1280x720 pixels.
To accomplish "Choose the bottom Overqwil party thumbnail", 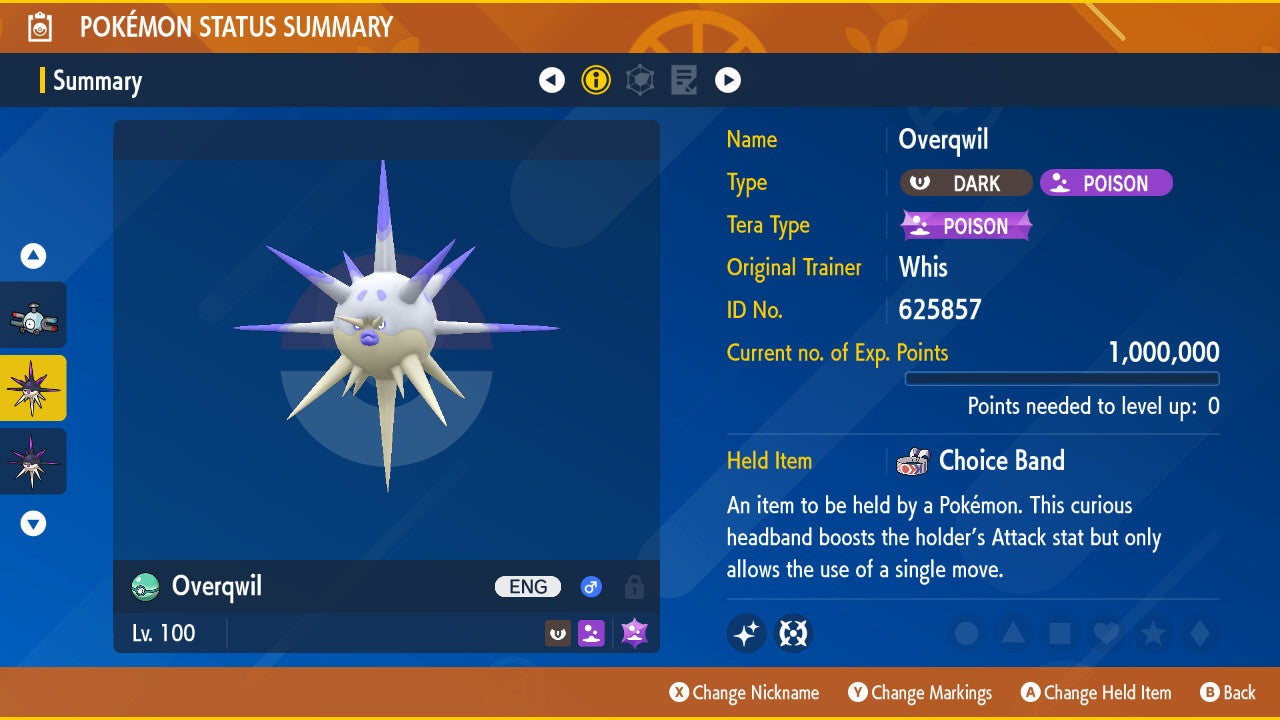I will coord(33,461).
